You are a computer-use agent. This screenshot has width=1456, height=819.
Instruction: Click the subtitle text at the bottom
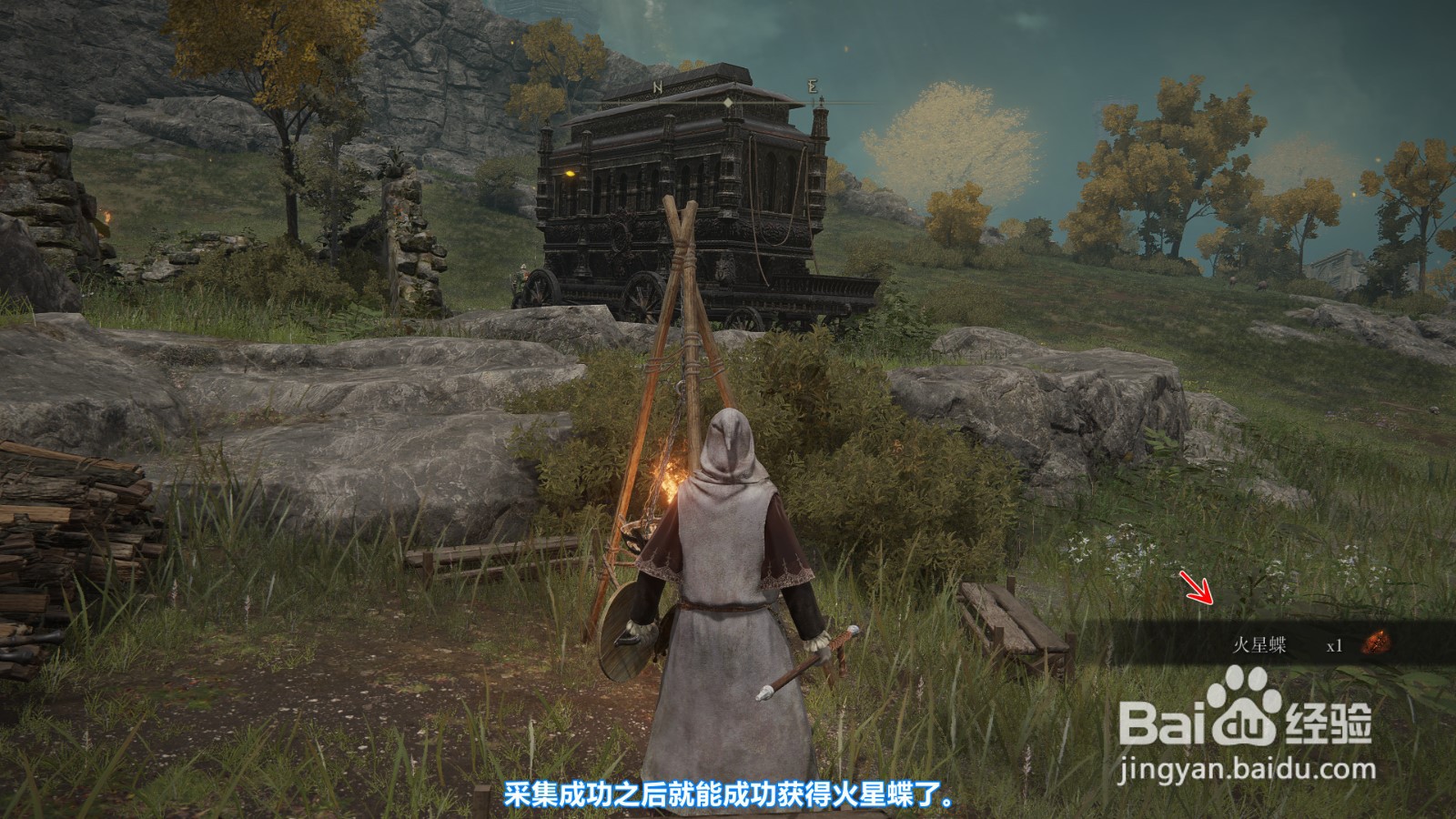[728, 794]
